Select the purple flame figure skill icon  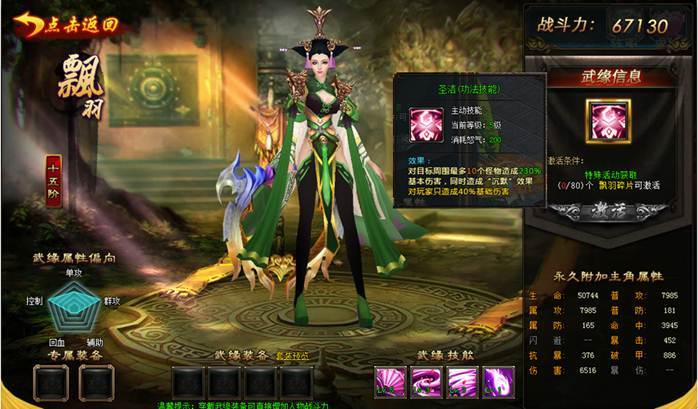498,381
